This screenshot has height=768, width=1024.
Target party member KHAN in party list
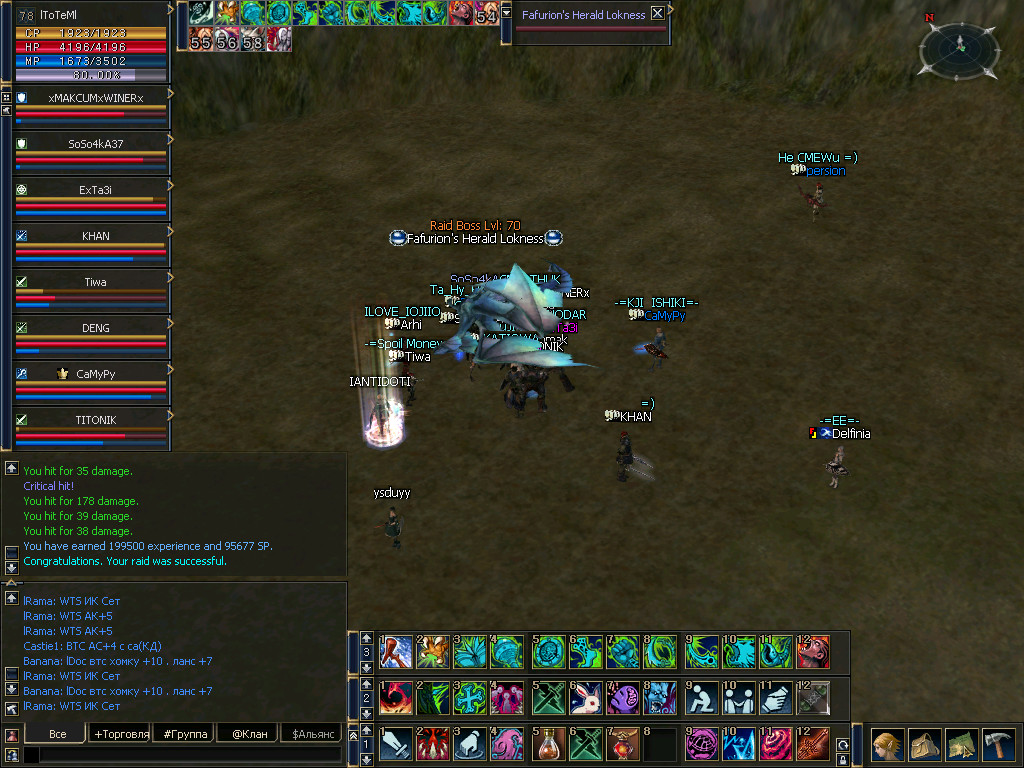(x=95, y=236)
